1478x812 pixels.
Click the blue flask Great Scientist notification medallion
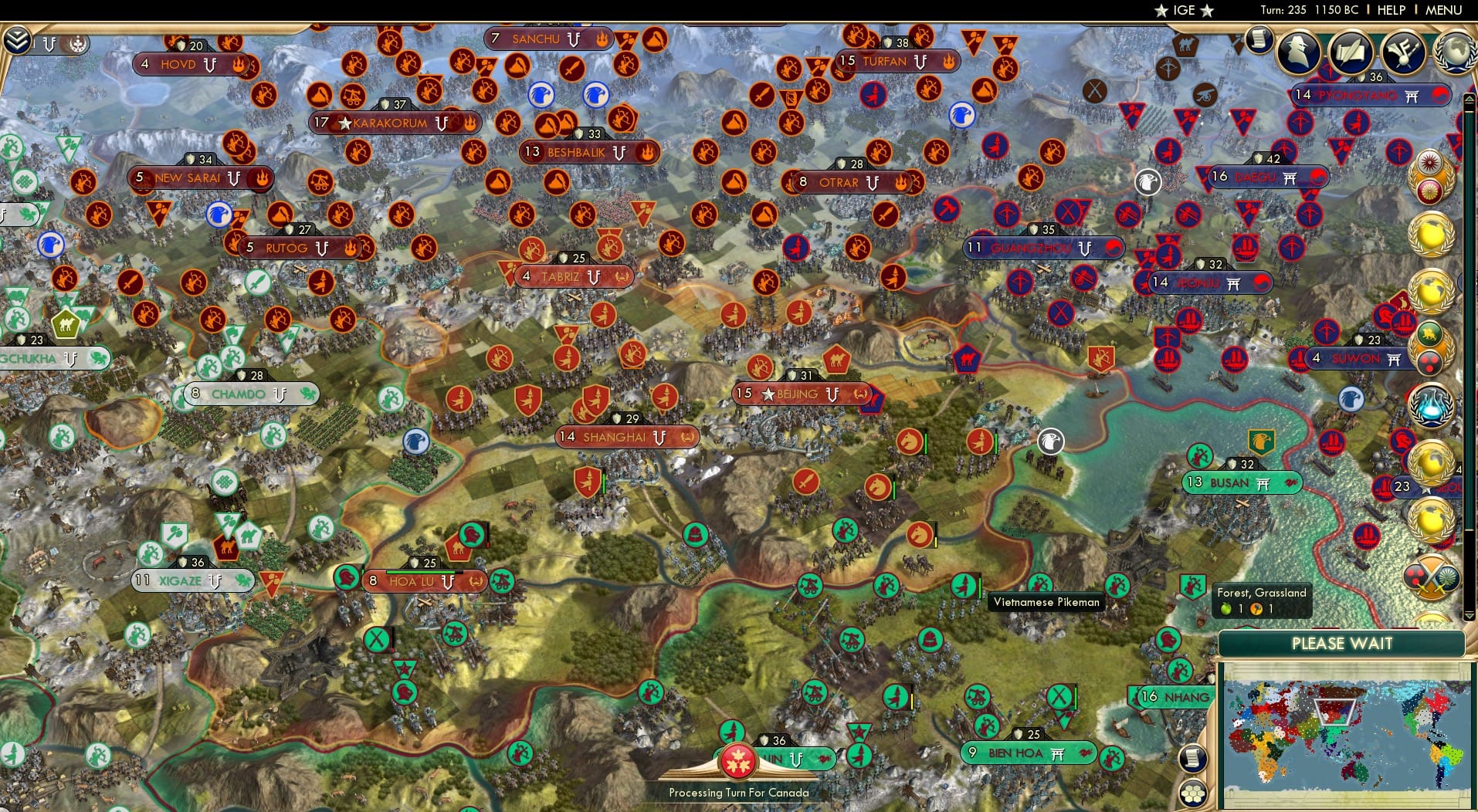[1431, 405]
